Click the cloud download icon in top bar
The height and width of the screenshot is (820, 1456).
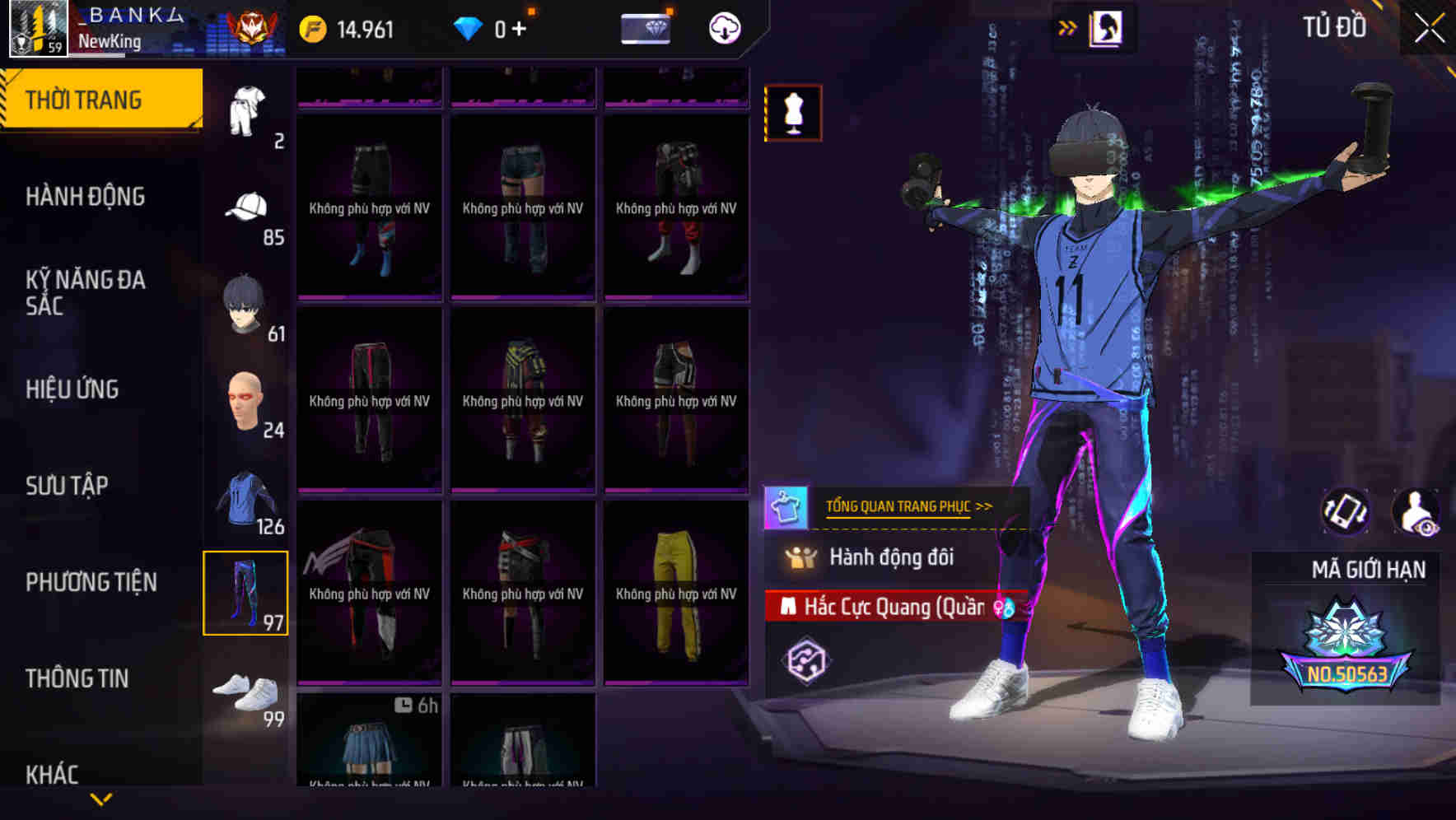click(x=723, y=27)
